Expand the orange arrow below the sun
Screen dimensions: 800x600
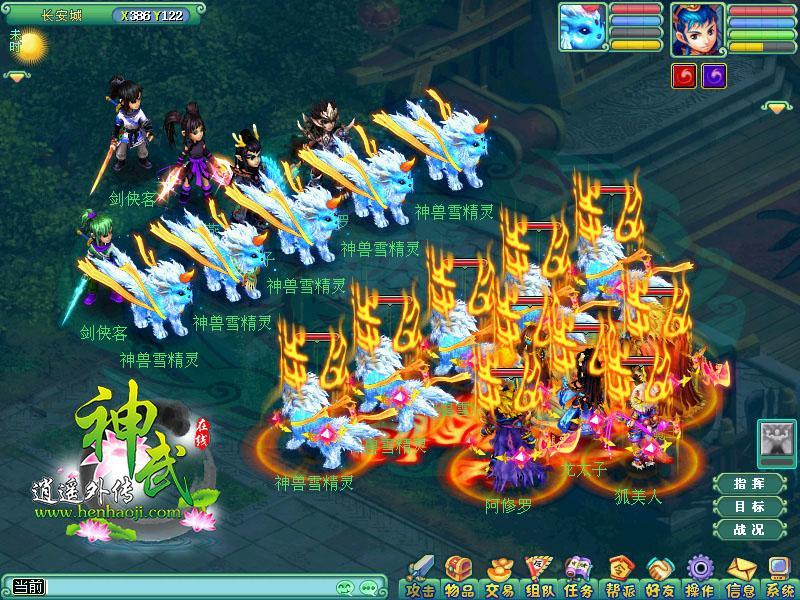click(x=17, y=75)
